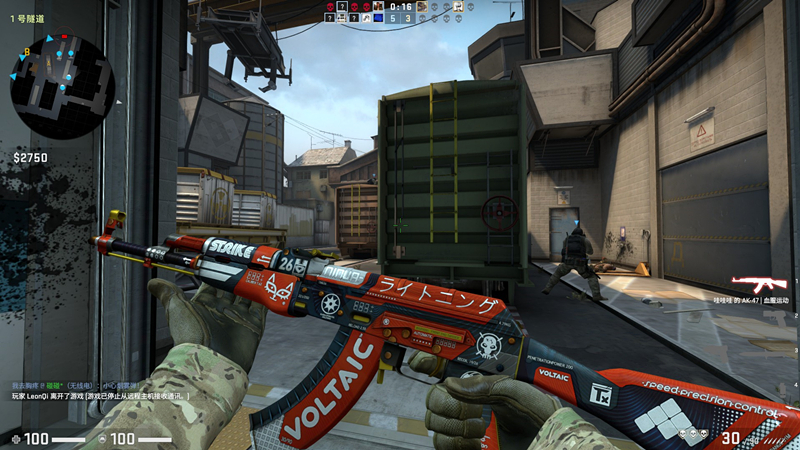Open the chat log with the LeonQi message
This screenshot has height=450, width=800.
pyautogui.click(x=100, y=397)
